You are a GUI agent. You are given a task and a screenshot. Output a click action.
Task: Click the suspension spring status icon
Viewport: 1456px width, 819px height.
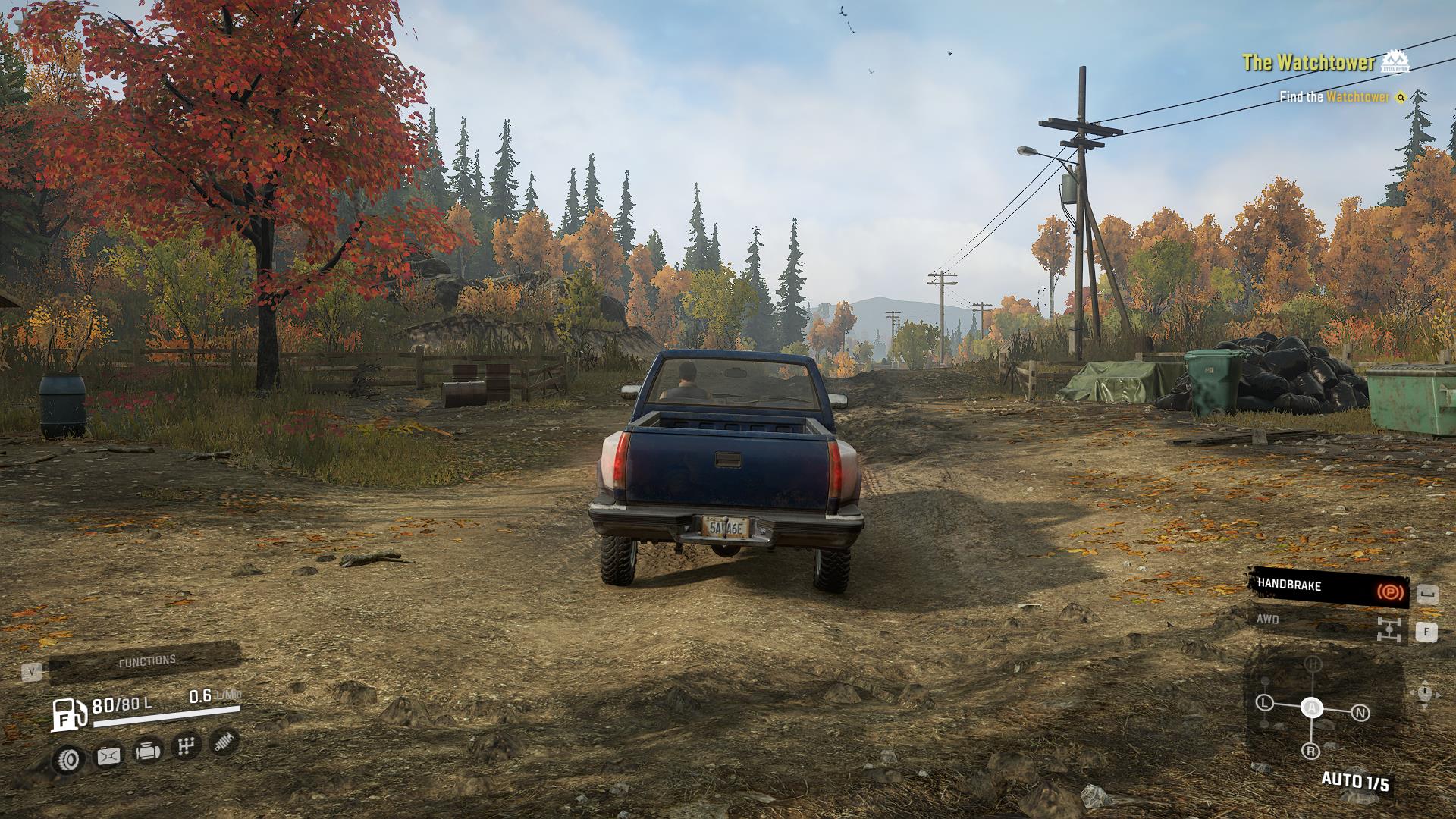point(224,742)
